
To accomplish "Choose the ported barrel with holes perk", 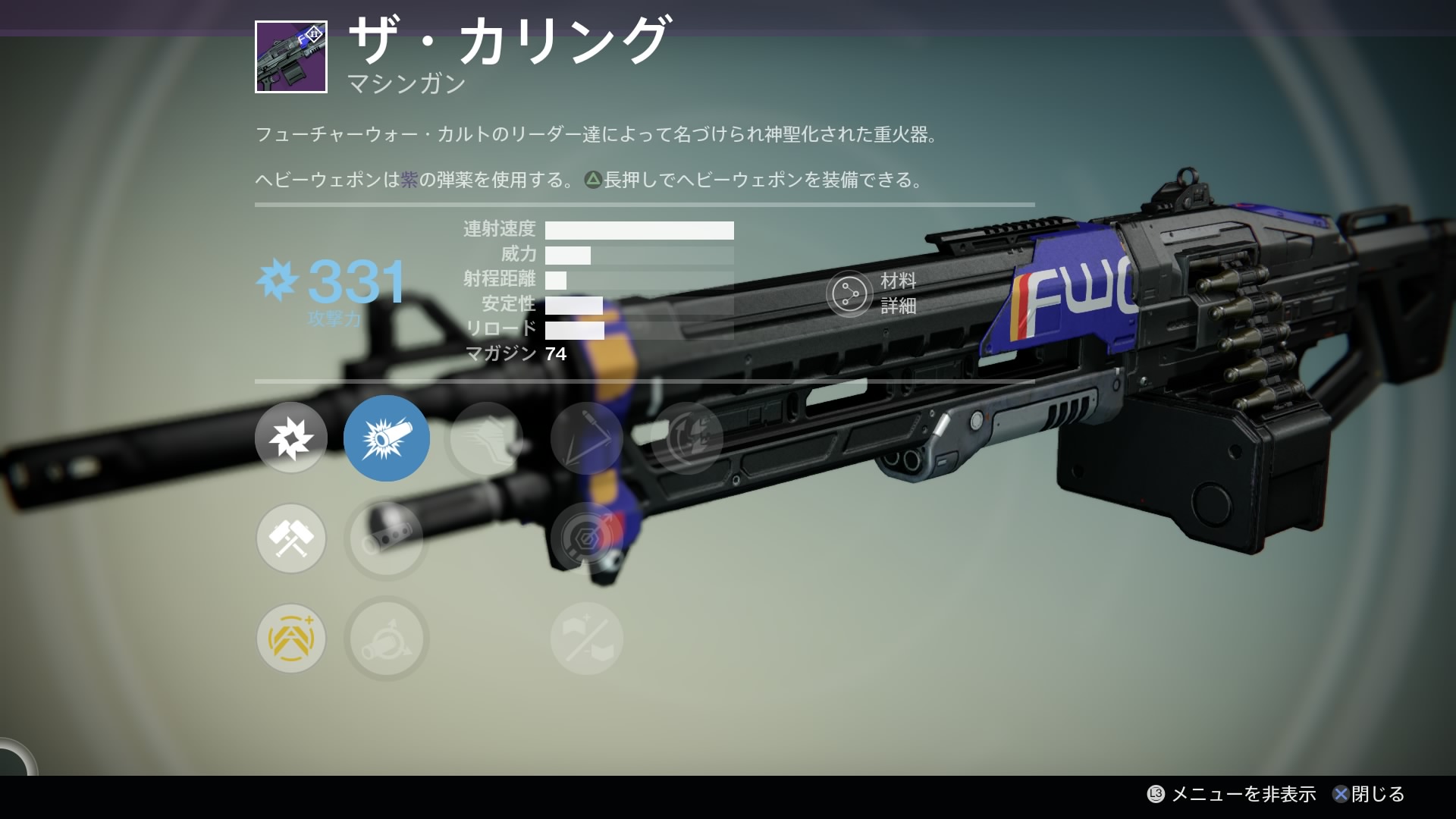I will pos(386,538).
